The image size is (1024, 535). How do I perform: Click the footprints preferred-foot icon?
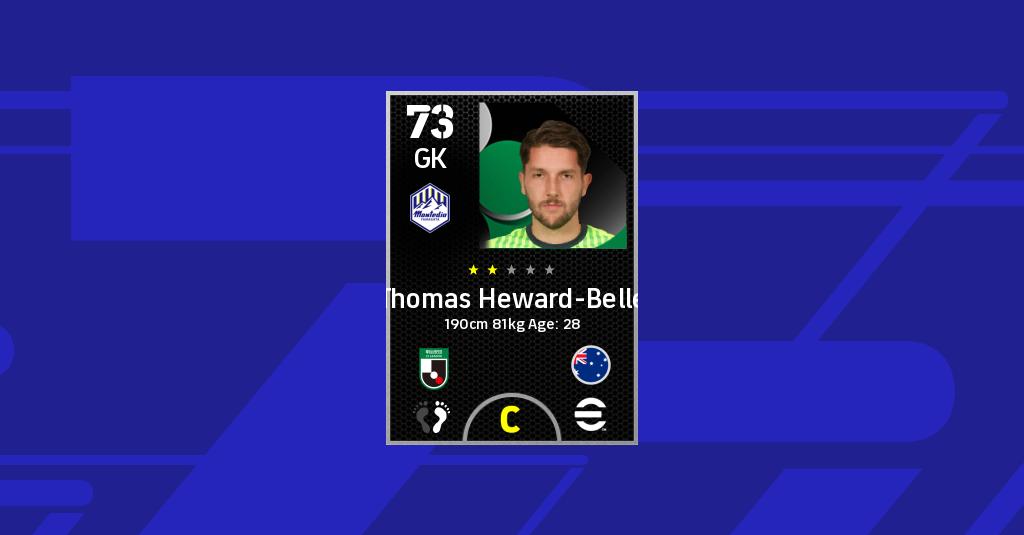tap(432, 416)
